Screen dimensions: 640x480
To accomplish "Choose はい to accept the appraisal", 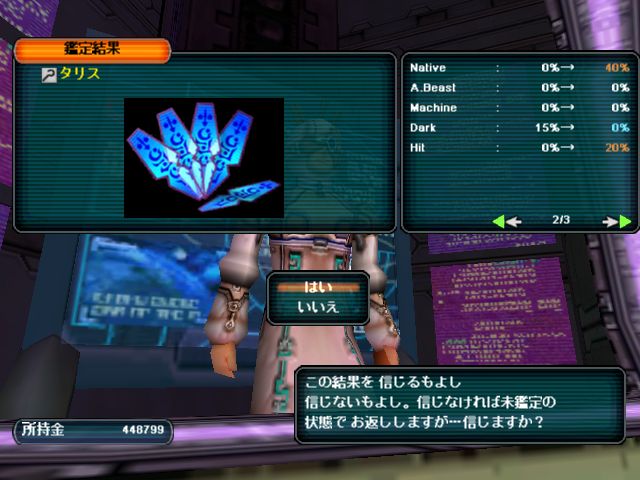I will pyautogui.click(x=318, y=286).
